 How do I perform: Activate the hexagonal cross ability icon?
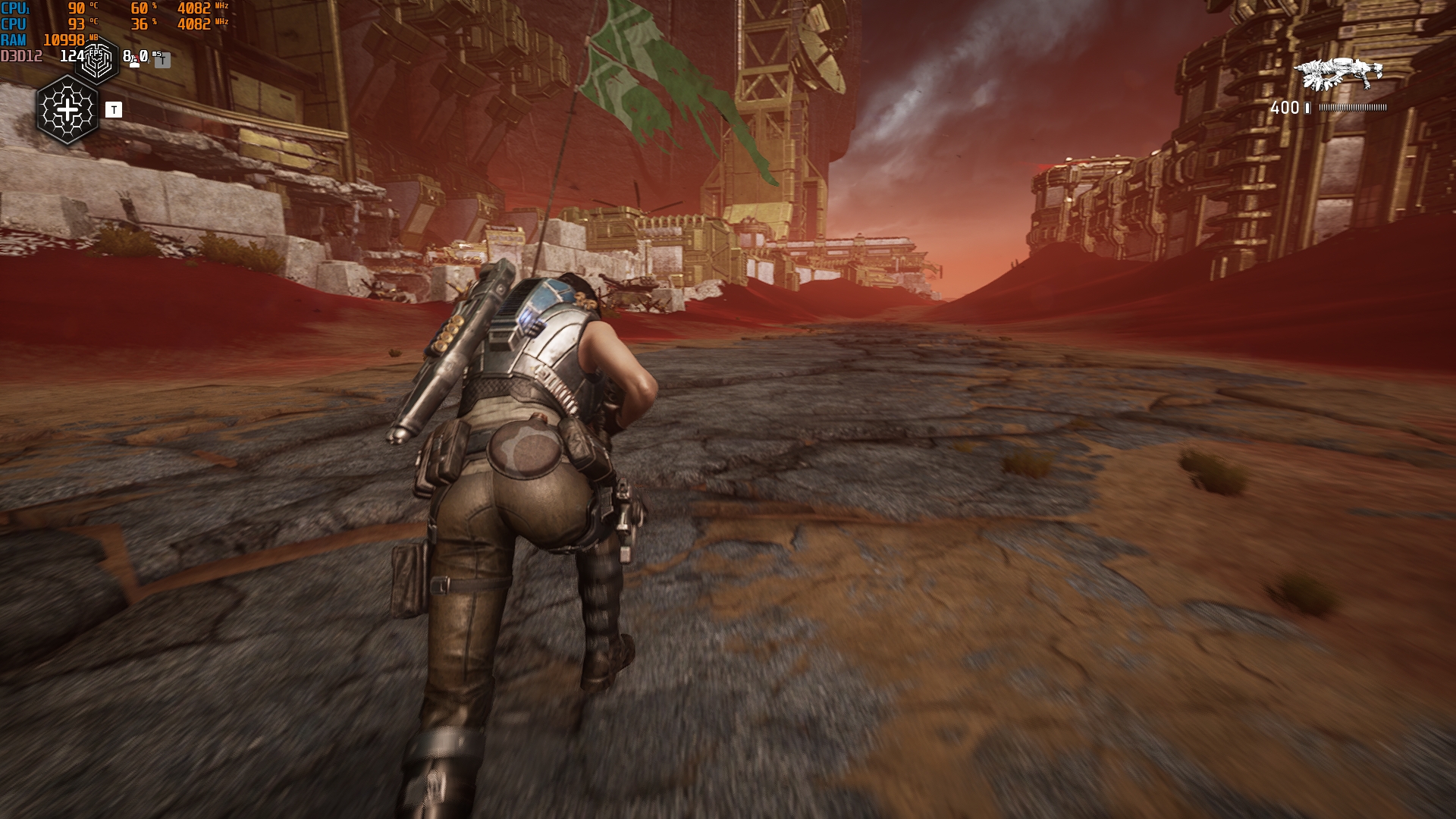point(67,111)
